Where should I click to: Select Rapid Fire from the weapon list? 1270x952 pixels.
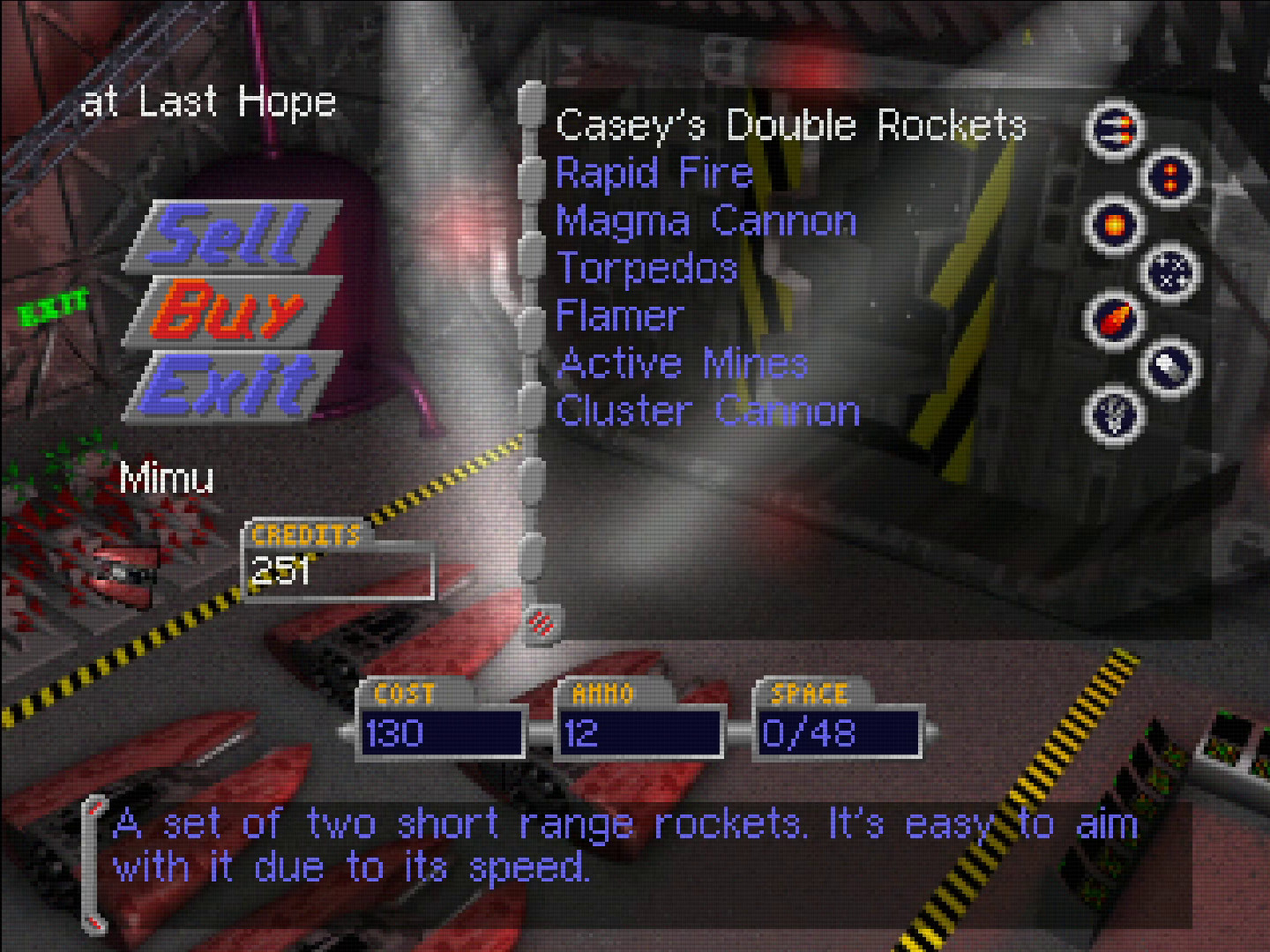[x=653, y=174]
